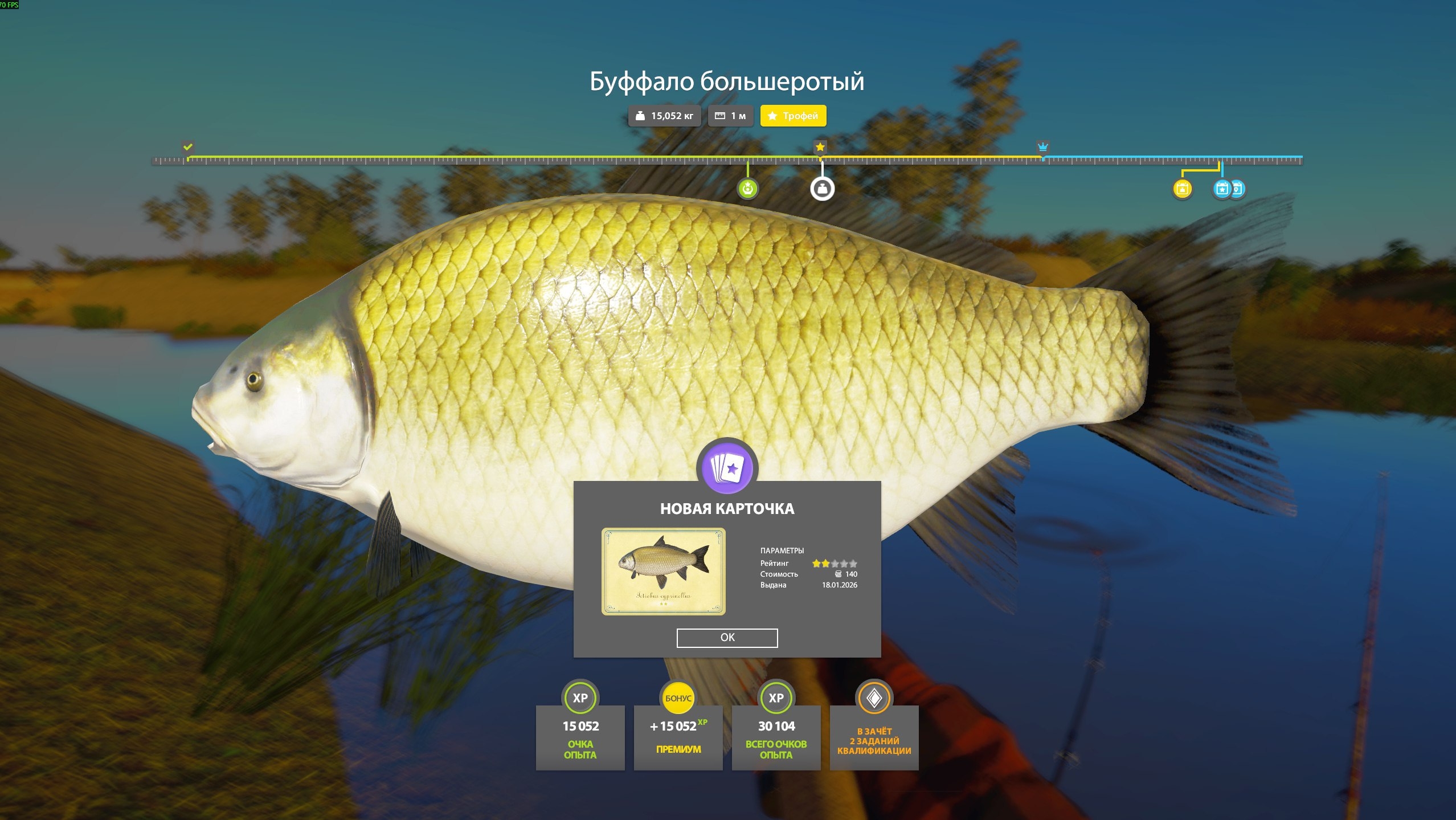1456x820 pixels.
Task: Click the yellow star trophy threshold flag
Action: click(820, 147)
